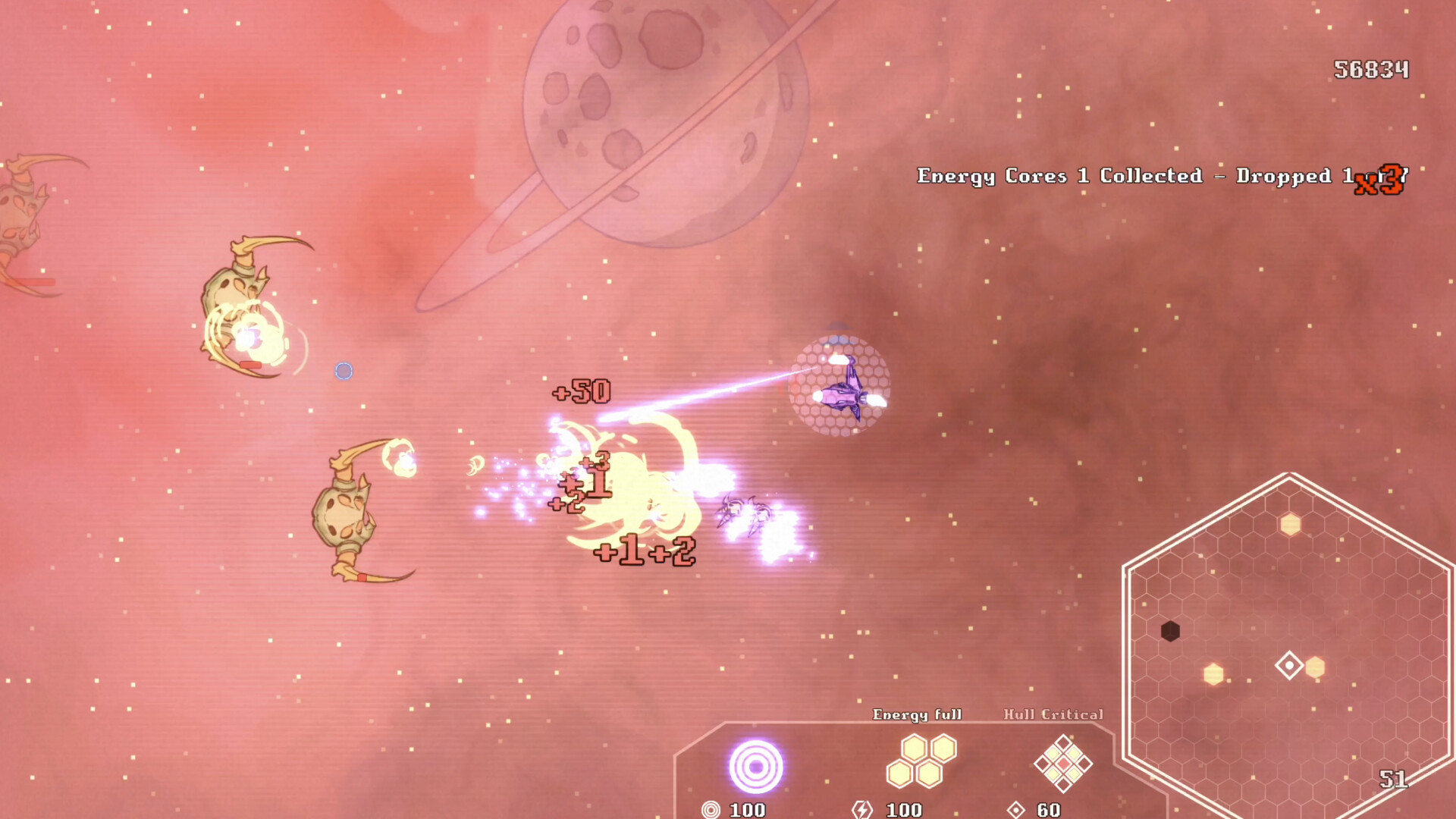Click the player diamond marker on minimap
The width and height of the screenshot is (1456, 819).
(1290, 664)
